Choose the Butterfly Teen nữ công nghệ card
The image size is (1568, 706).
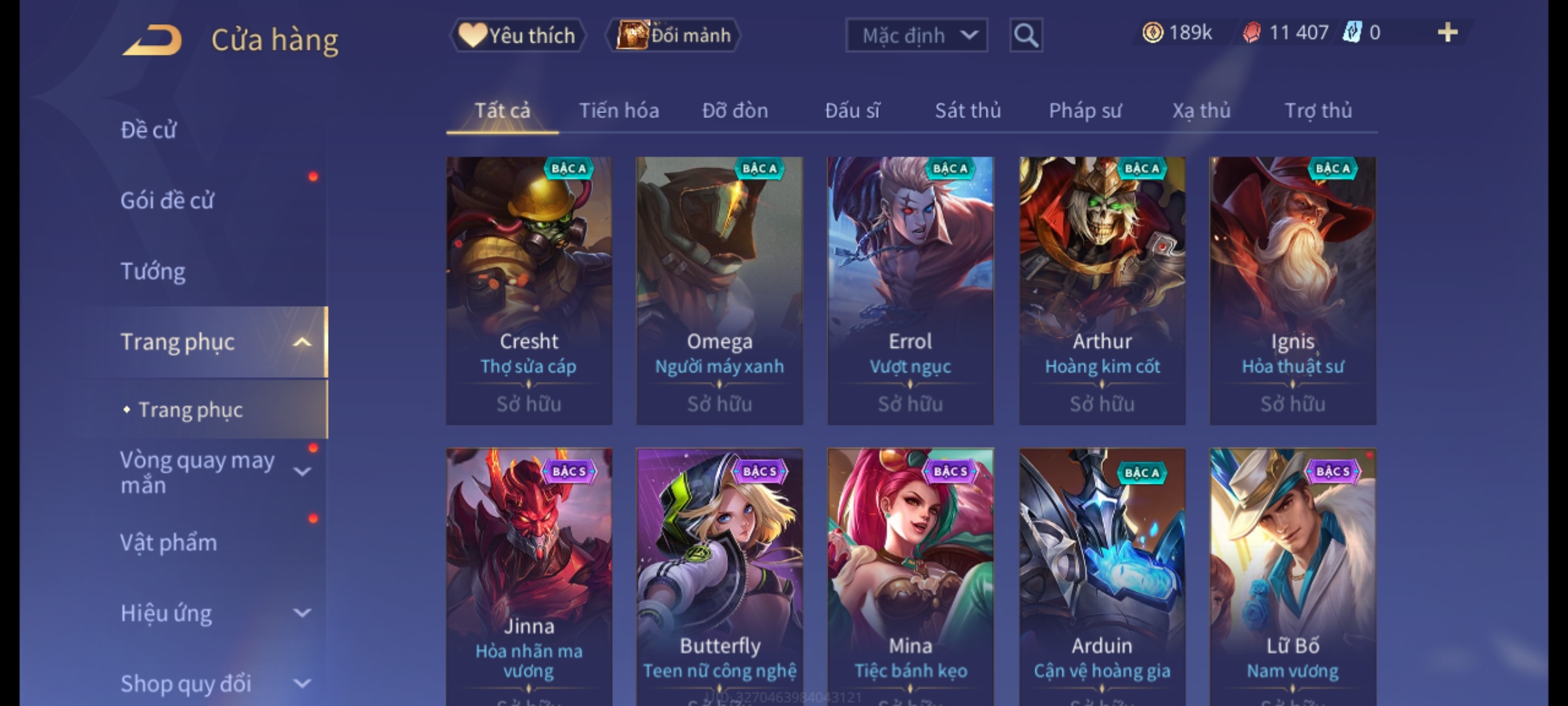pos(719,575)
